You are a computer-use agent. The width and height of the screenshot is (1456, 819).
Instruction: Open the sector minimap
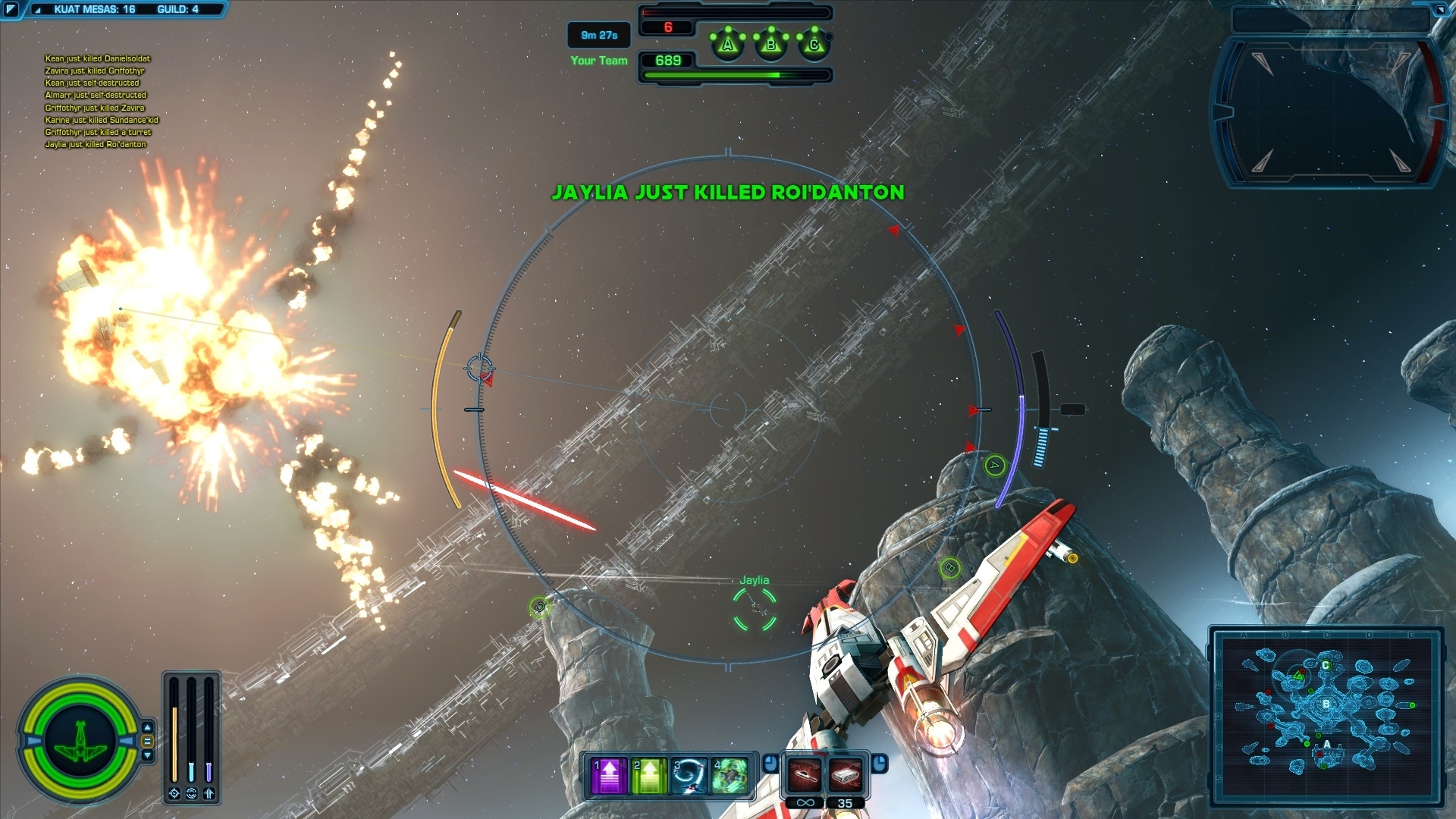1326,715
